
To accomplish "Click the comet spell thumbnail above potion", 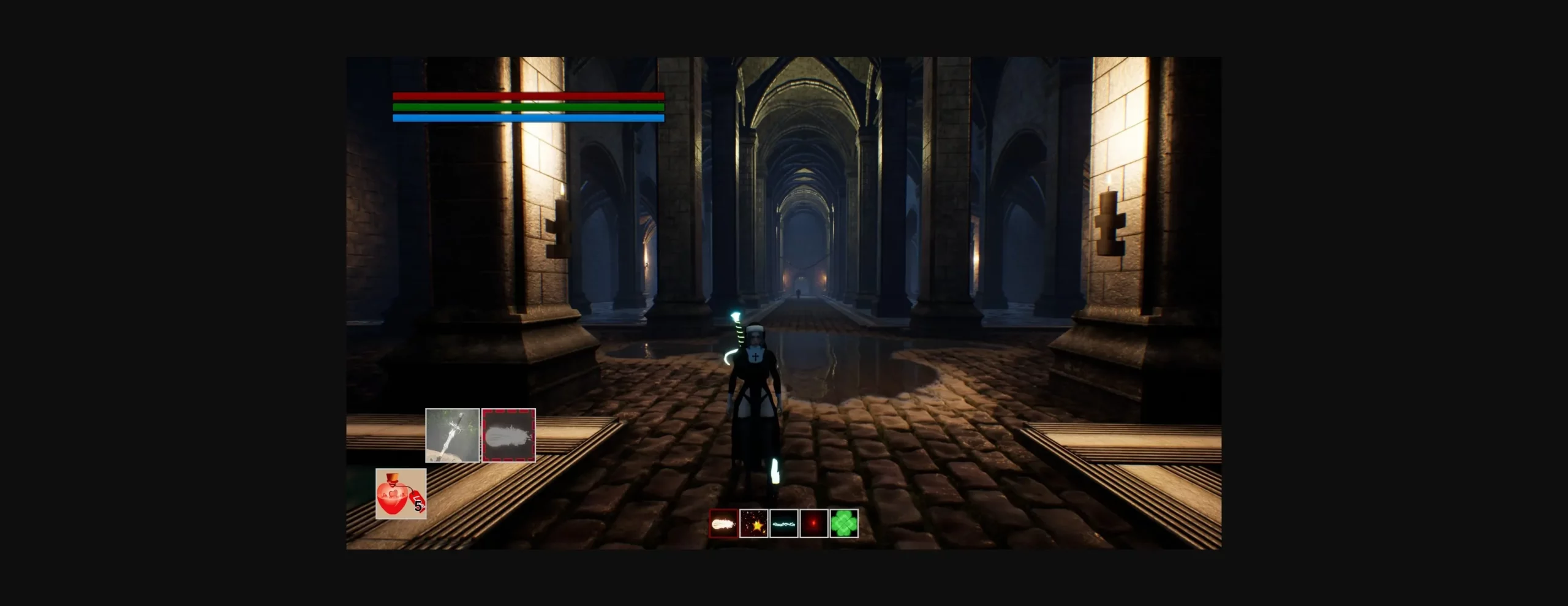I will (508, 436).
